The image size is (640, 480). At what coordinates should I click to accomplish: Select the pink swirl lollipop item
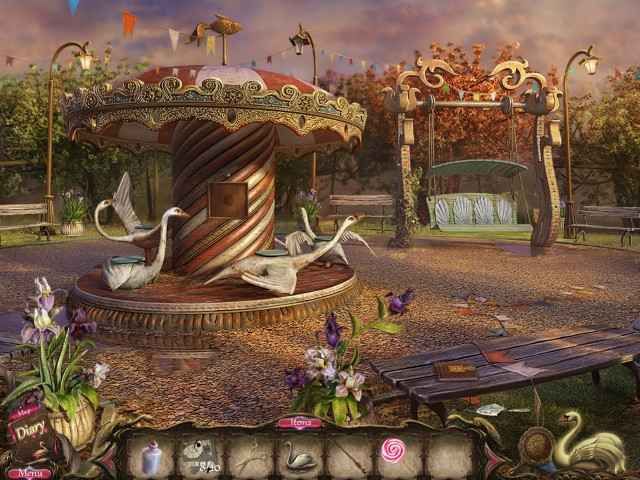[394, 452]
